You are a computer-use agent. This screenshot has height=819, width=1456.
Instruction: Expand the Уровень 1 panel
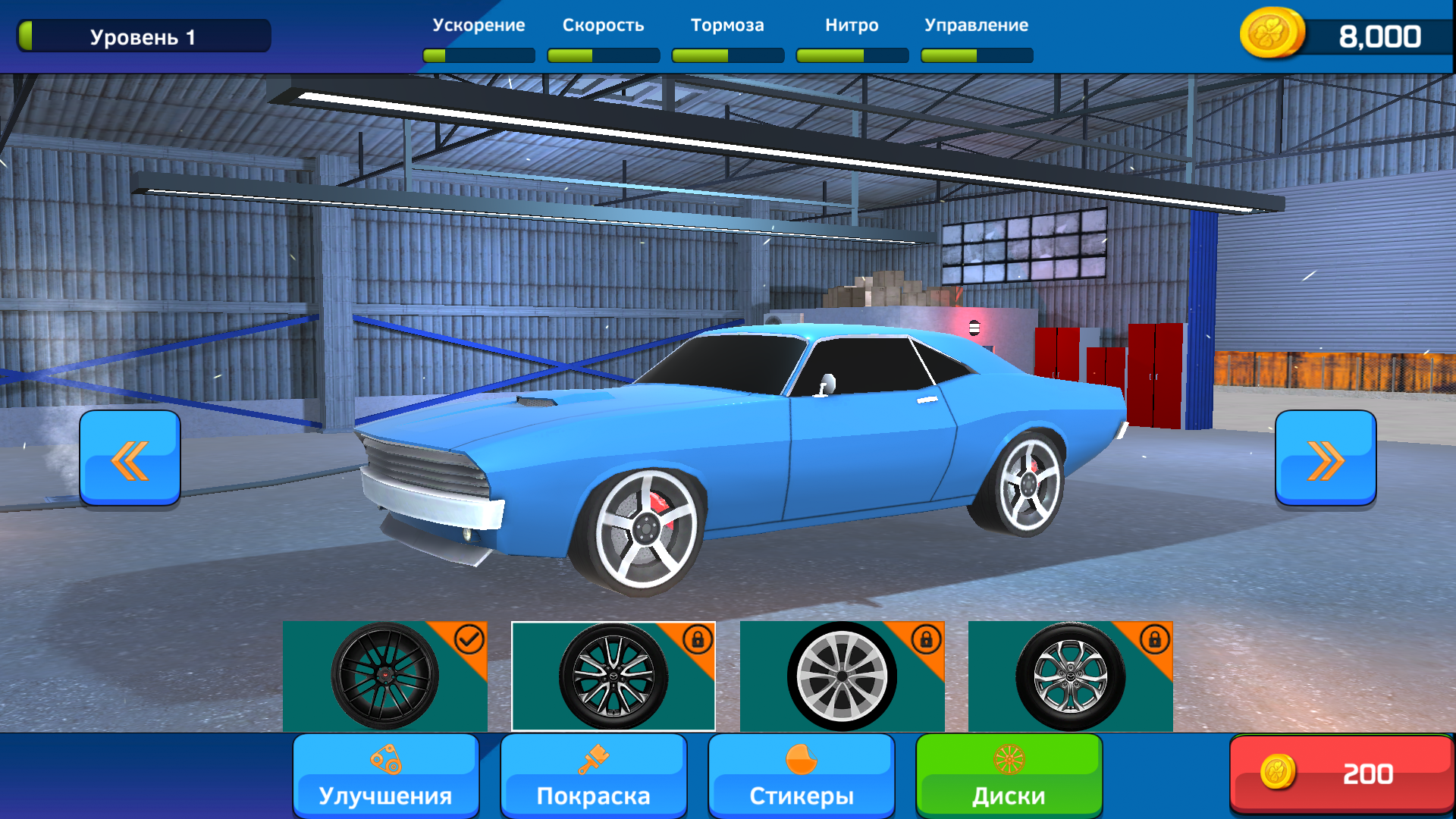pyautogui.click(x=144, y=34)
